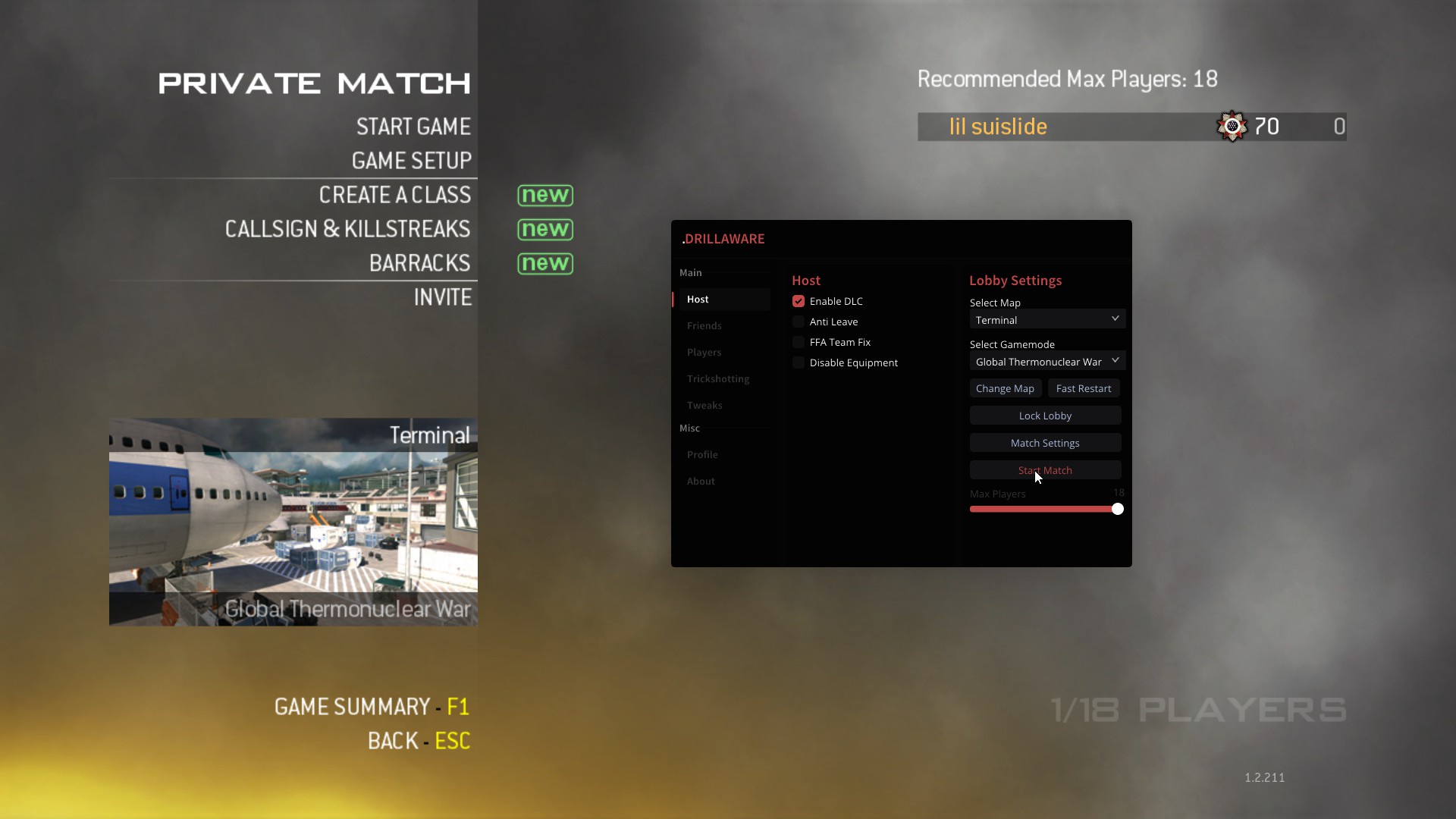Click the Terminal map preview thumbnail
The image size is (1456, 819).
coord(293,522)
